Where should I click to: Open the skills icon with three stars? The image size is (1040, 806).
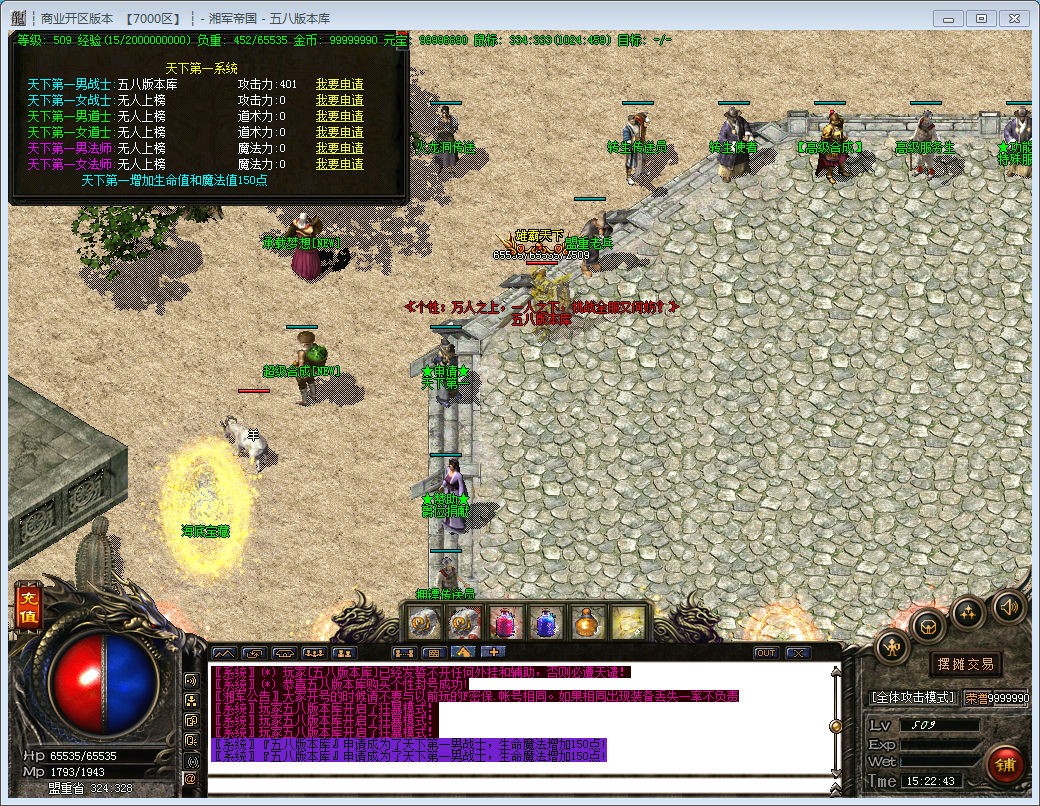click(x=968, y=613)
